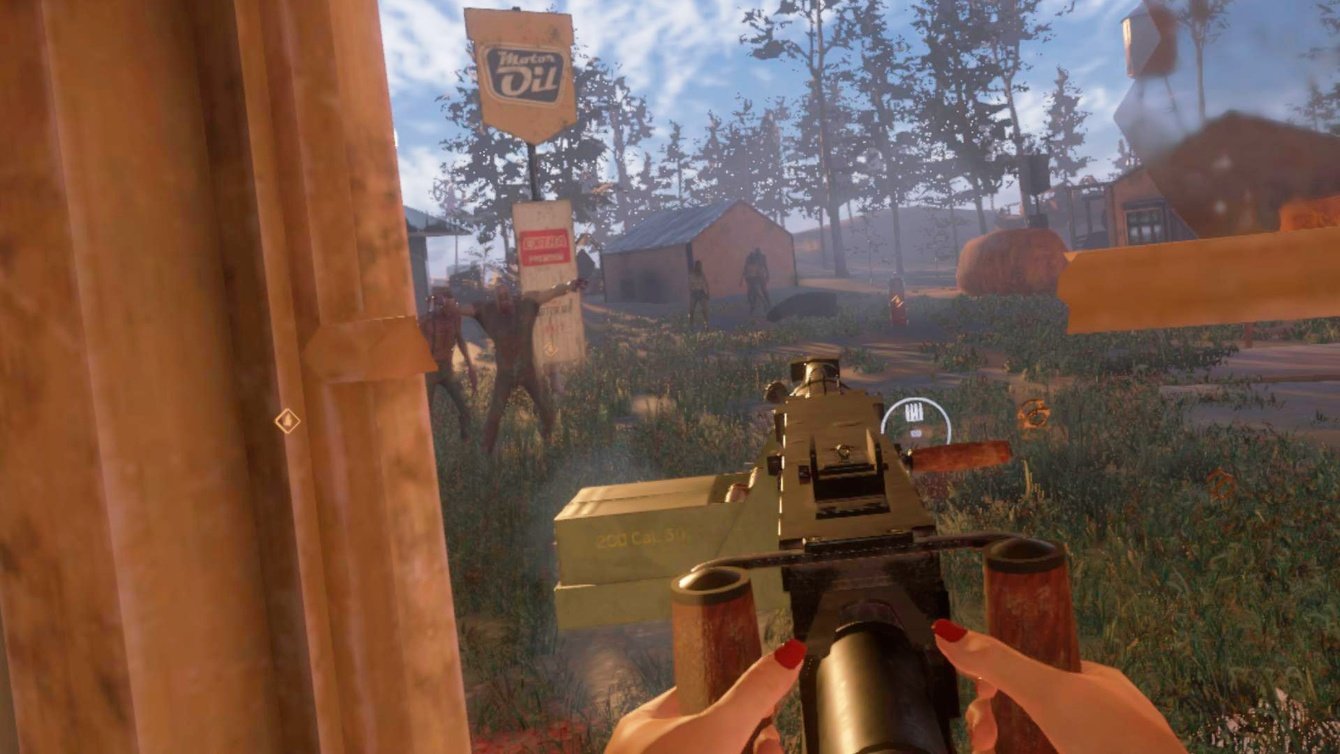Select the diamond flame waypoint marker

click(x=287, y=420)
